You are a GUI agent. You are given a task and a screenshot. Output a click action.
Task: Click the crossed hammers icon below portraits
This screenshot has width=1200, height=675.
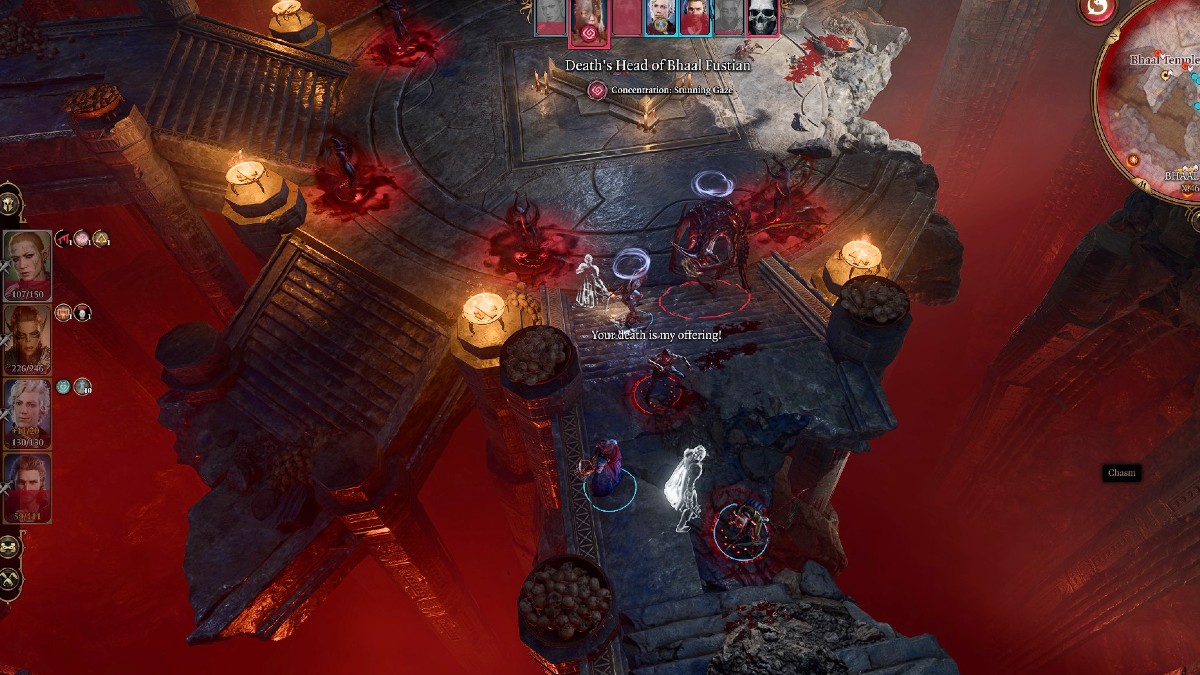(x=10, y=581)
